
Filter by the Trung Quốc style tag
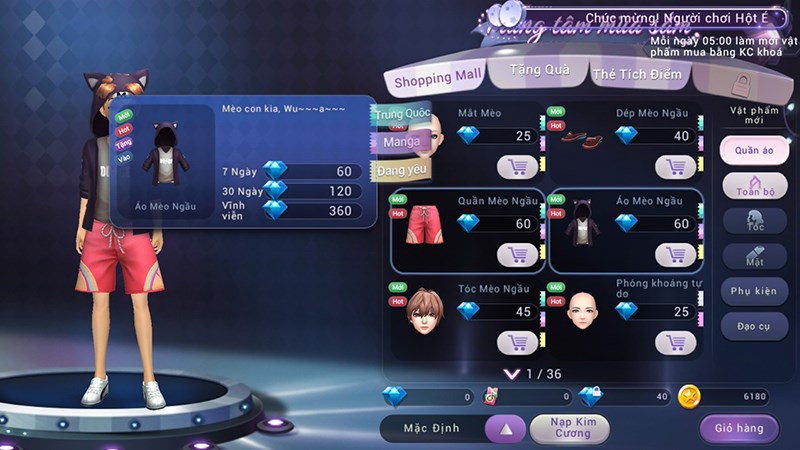pos(402,114)
